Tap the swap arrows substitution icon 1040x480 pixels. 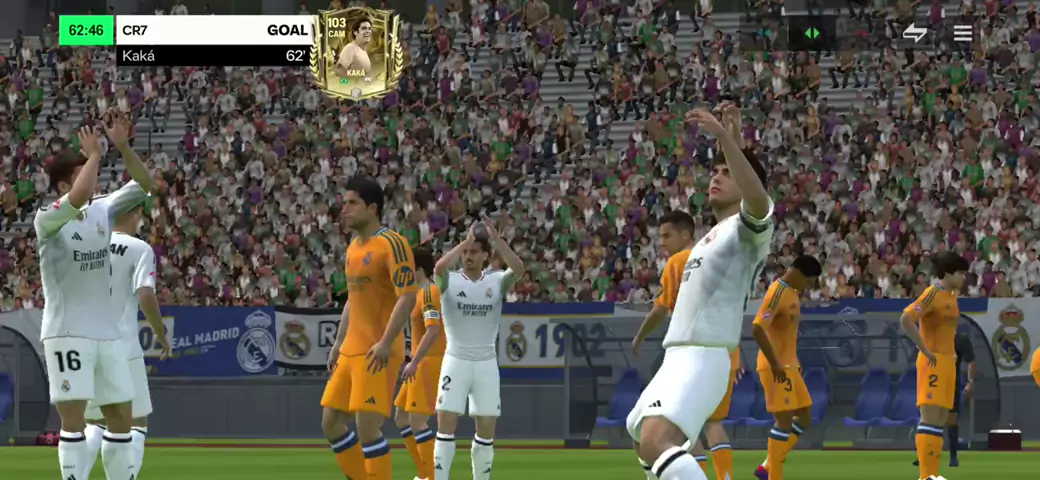coord(914,33)
